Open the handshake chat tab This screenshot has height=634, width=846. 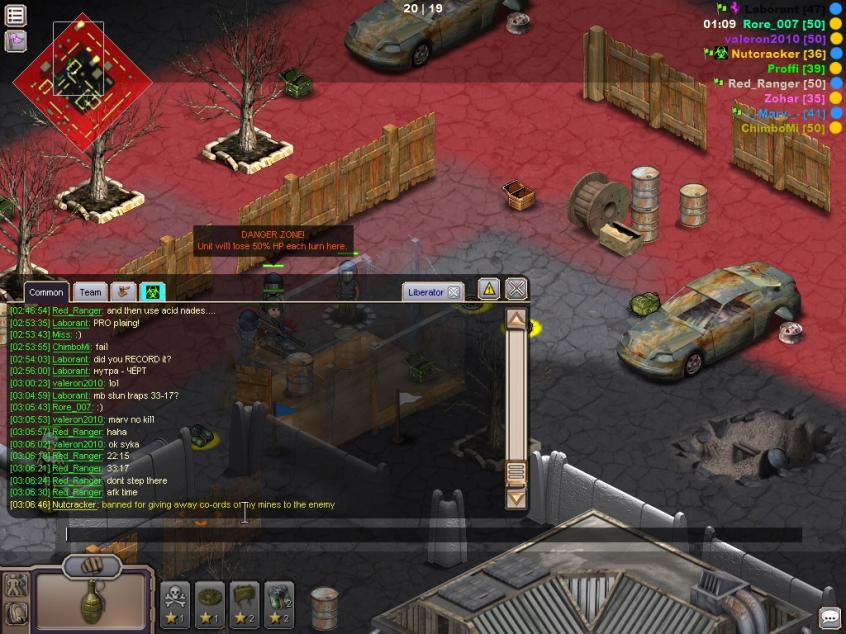123,292
